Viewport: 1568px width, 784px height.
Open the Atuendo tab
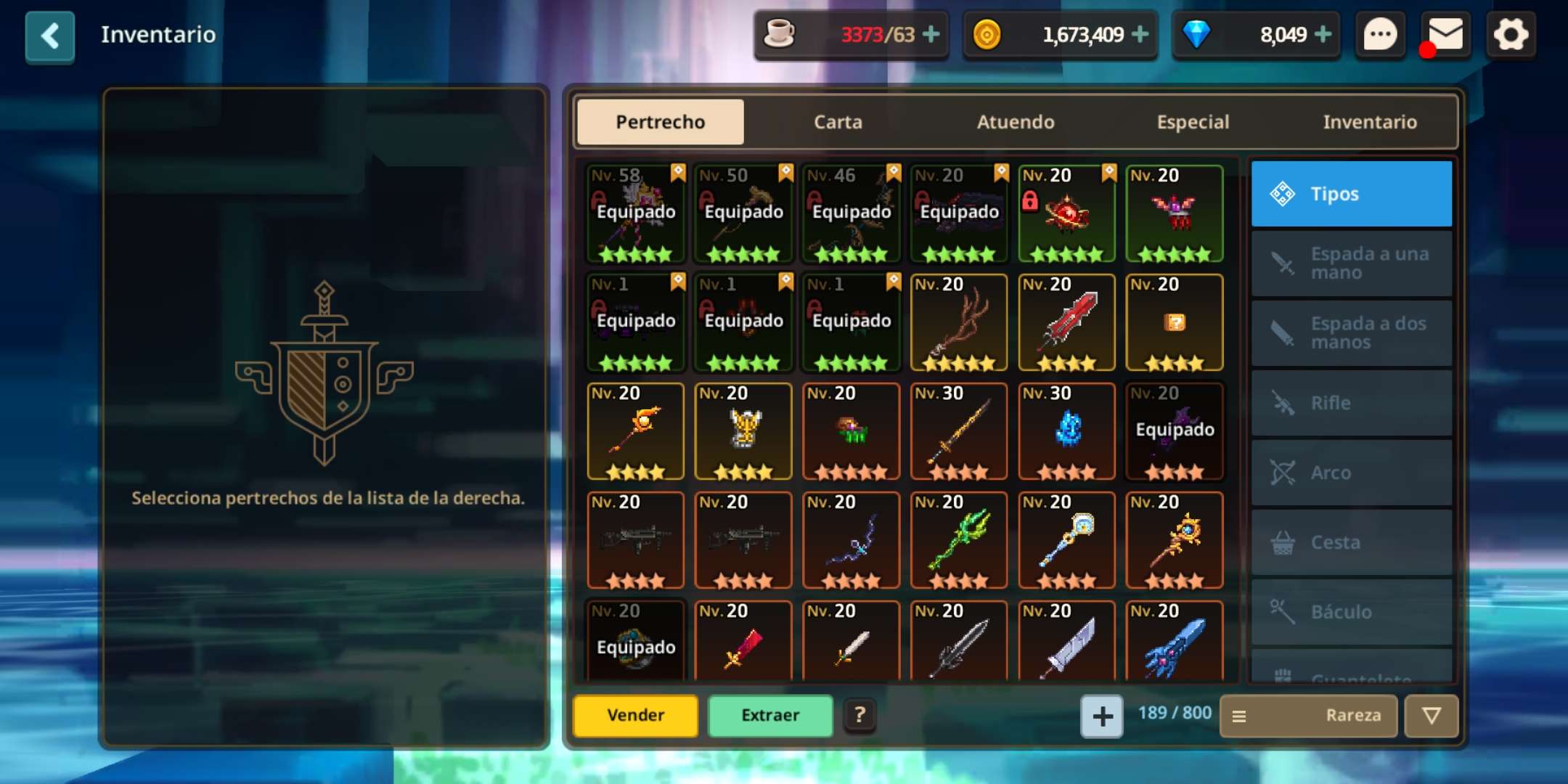pyautogui.click(x=1015, y=122)
